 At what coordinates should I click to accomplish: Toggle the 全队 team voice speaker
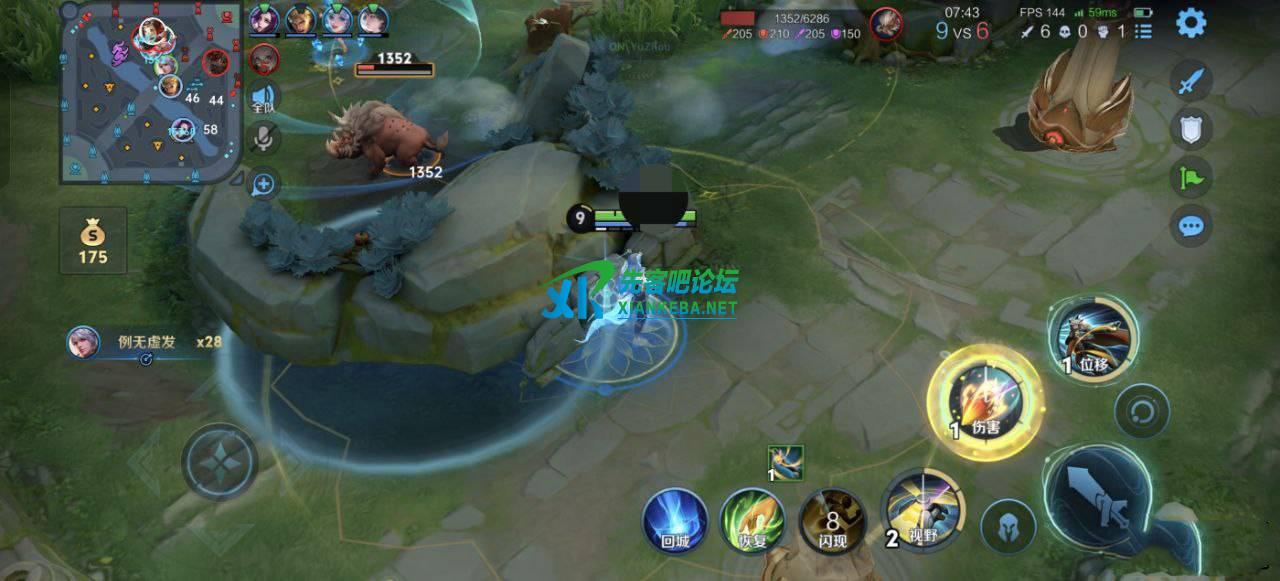click(x=264, y=96)
